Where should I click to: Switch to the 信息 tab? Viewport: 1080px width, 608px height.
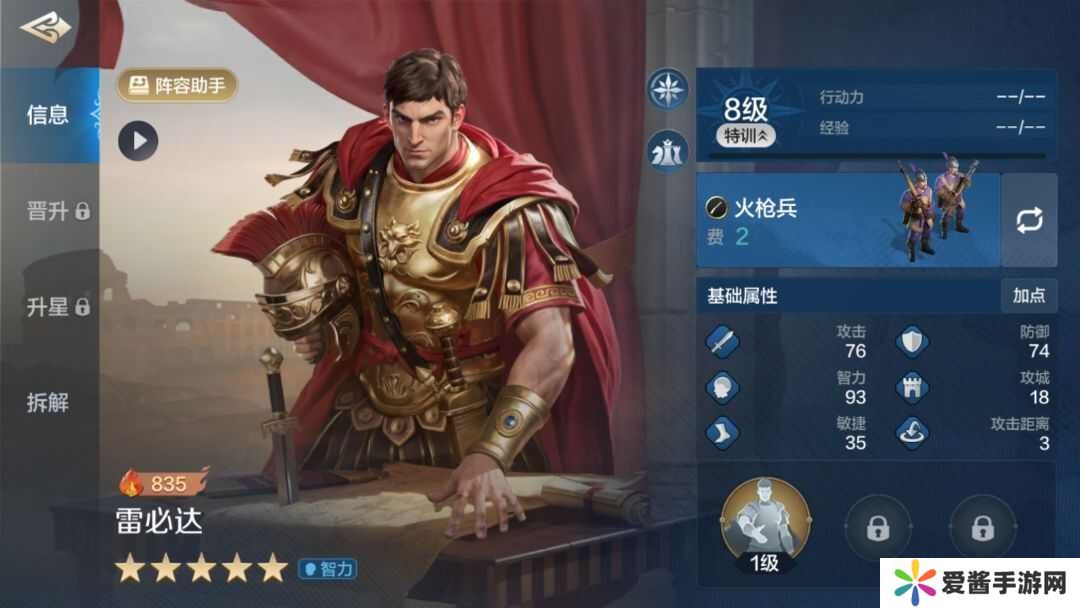pos(48,114)
